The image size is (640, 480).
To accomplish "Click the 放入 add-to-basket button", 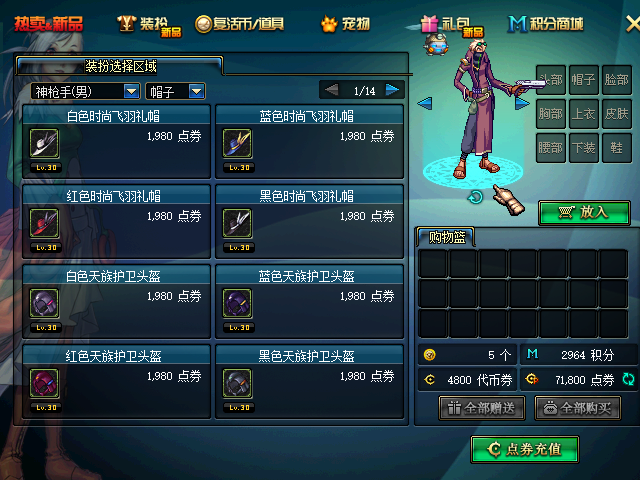I will (x=584, y=212).
